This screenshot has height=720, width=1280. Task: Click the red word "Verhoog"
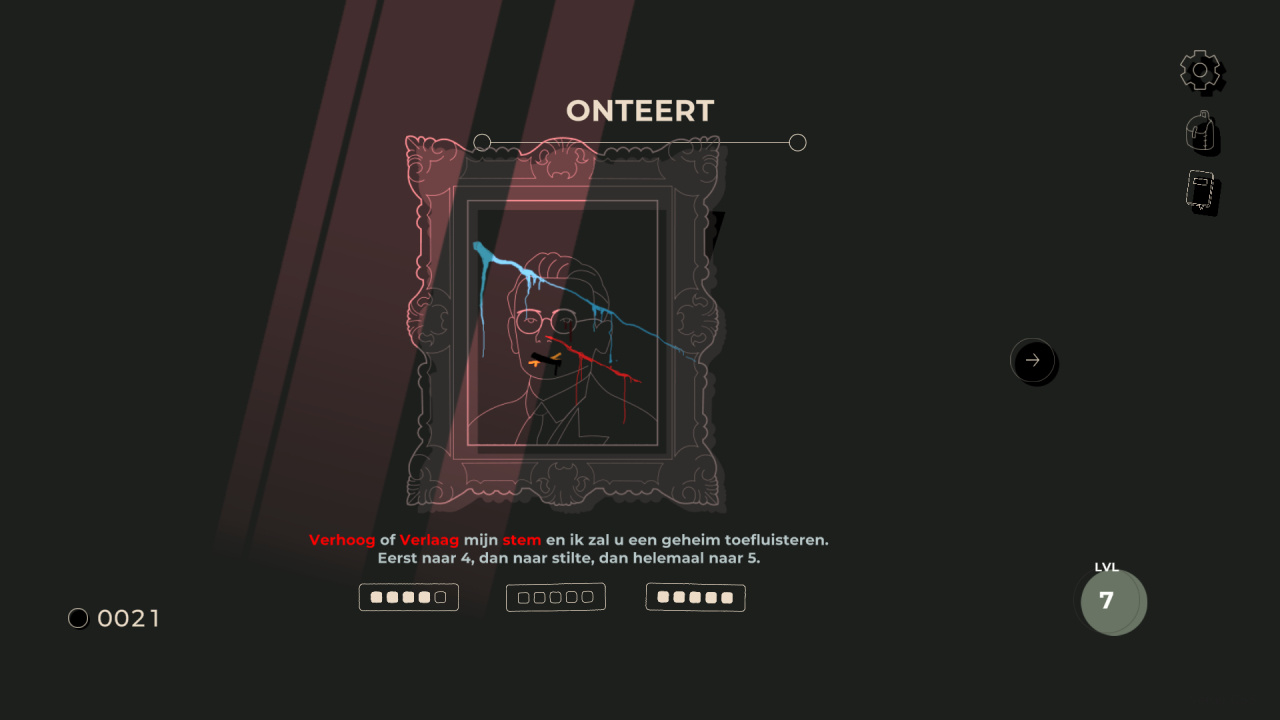342,540
